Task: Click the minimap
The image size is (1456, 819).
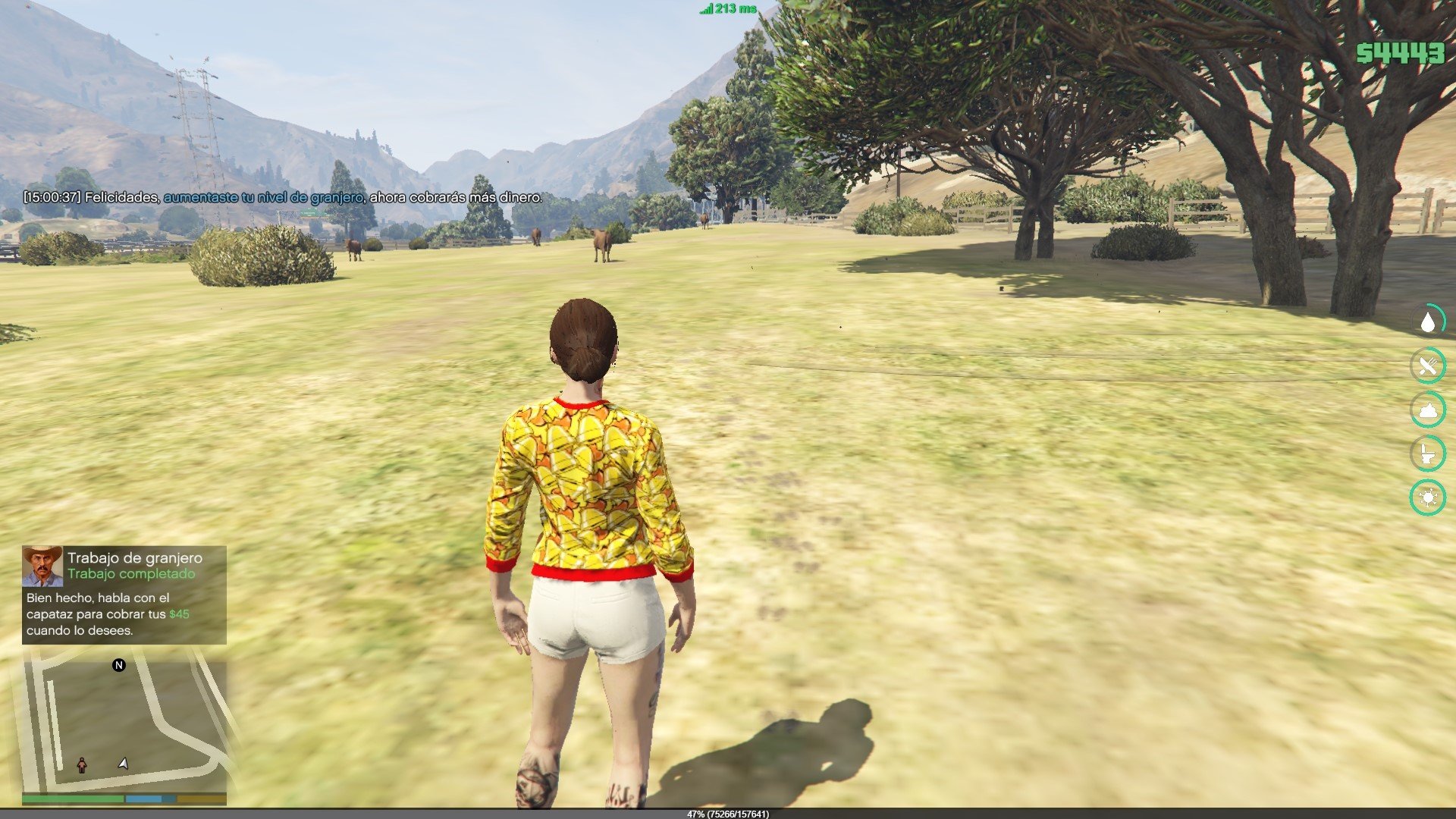Action: (124, 724)
